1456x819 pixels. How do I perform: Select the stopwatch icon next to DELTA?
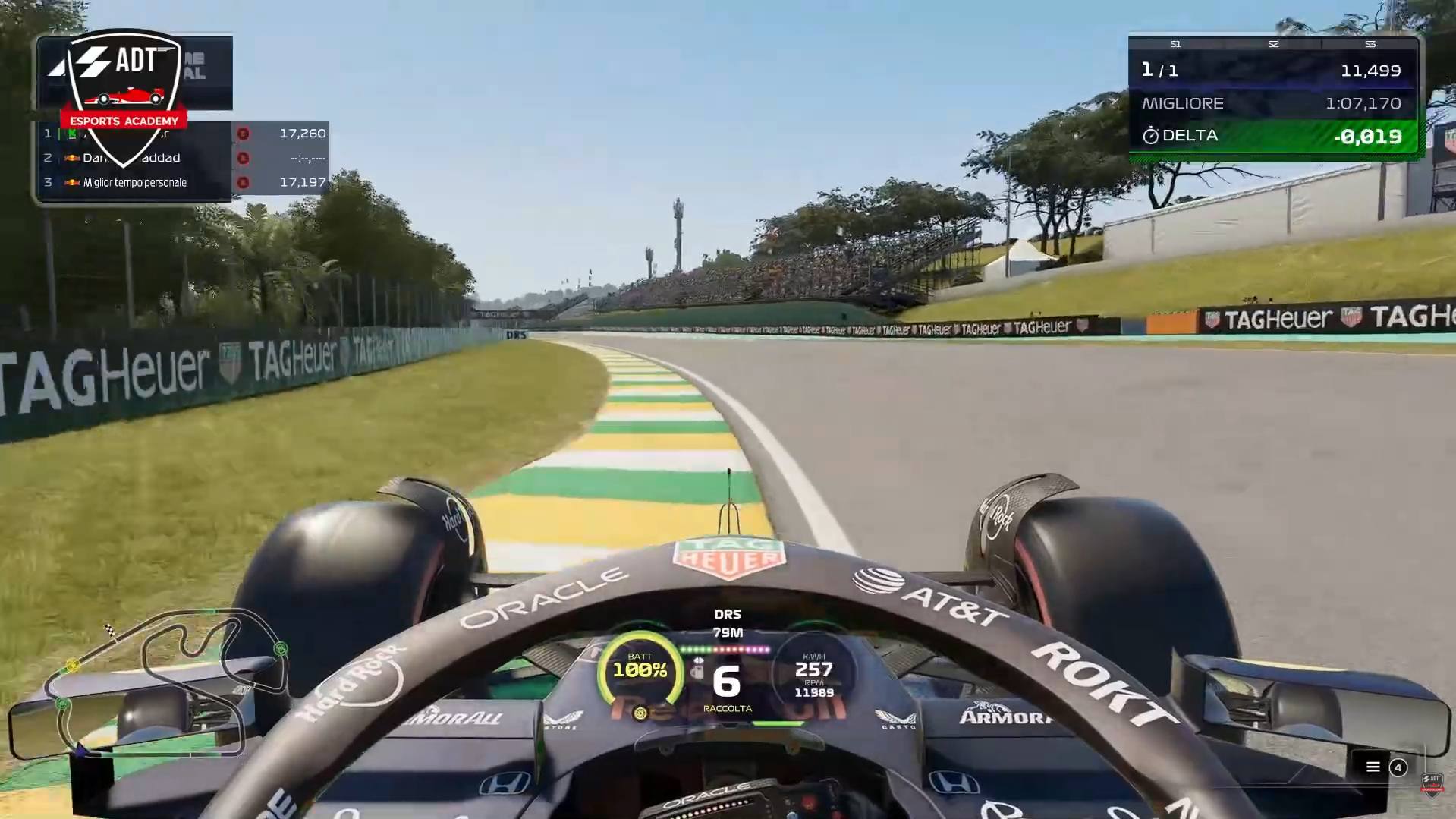click(x=1150, y=136)
